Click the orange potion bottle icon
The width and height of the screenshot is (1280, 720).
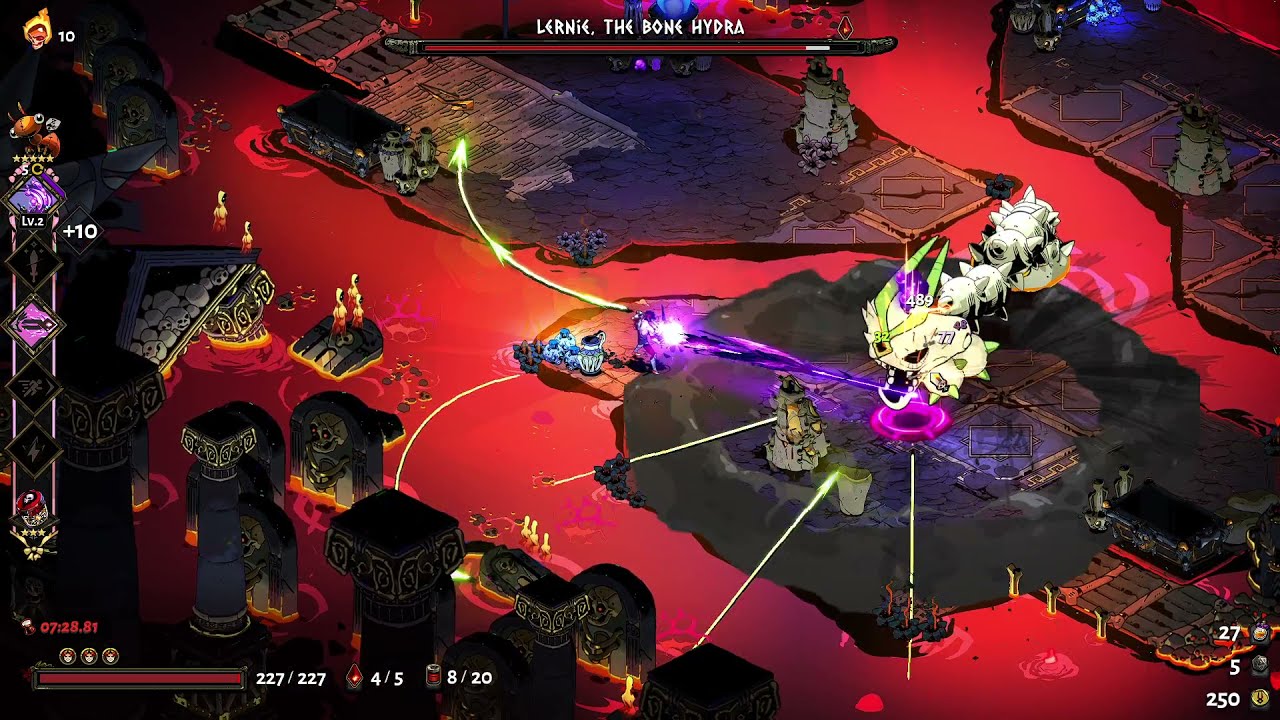[x=1260, y=633]
